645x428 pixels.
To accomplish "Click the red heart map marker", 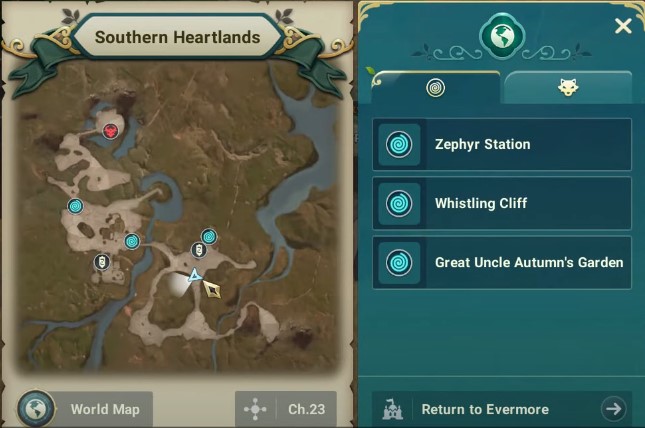I will (111, 130).
